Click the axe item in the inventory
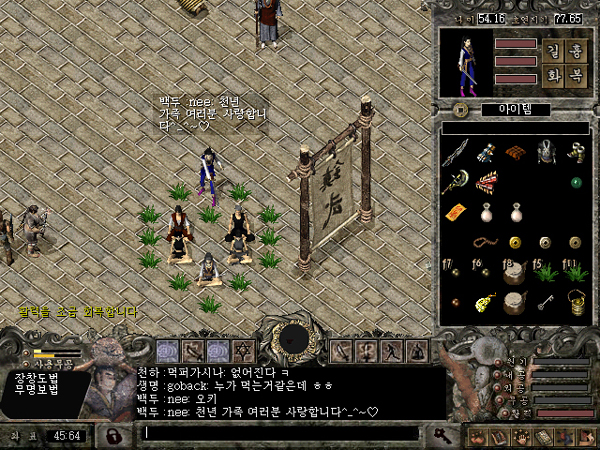 [x=457, y=181]
